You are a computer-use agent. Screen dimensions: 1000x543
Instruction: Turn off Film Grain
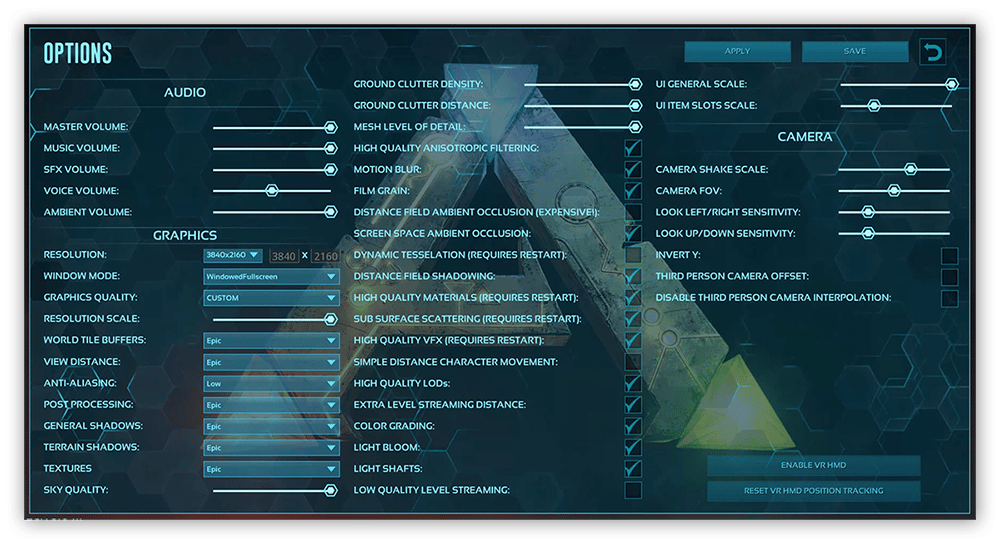[633, 191]
